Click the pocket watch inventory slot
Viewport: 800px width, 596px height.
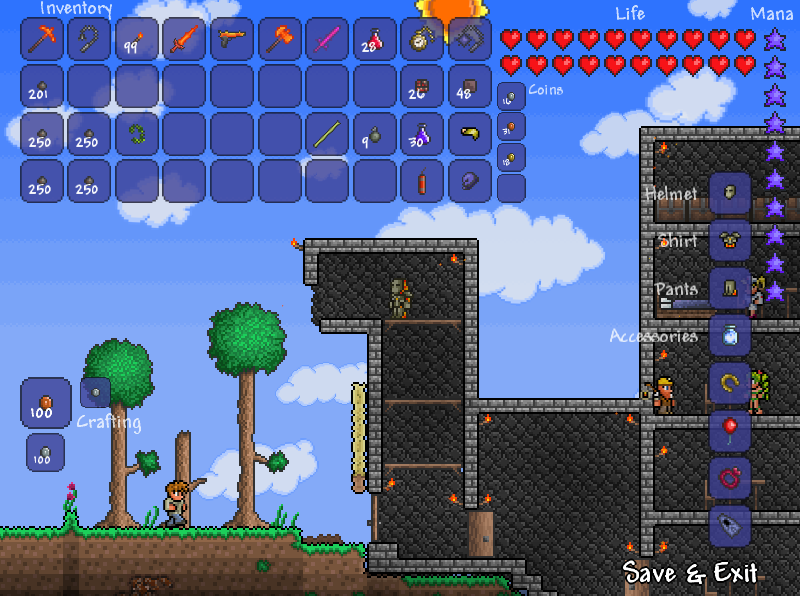pyautogui.click(x=423, y=40)
